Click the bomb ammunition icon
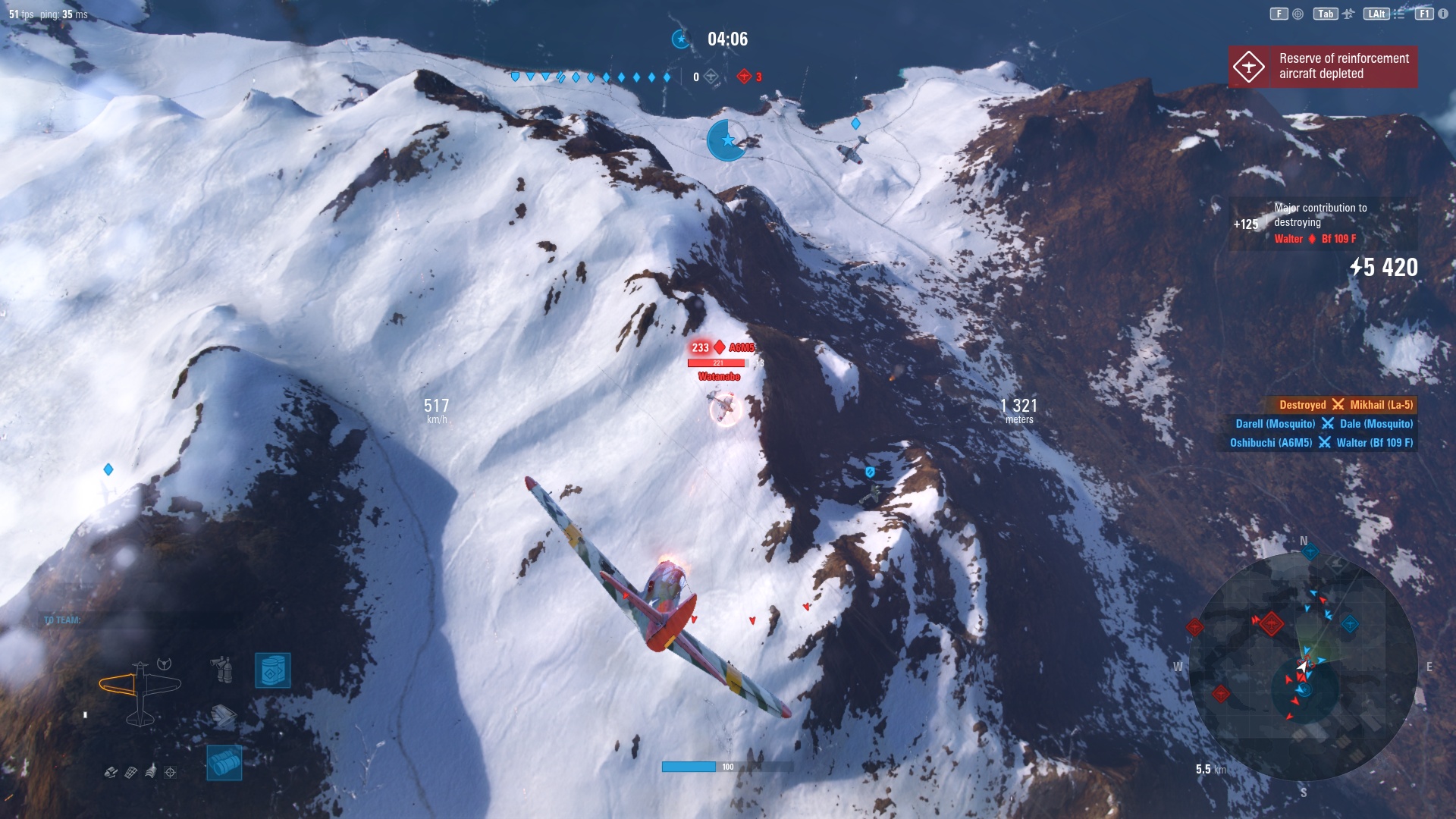The image size is (1456, 819). 110,772
